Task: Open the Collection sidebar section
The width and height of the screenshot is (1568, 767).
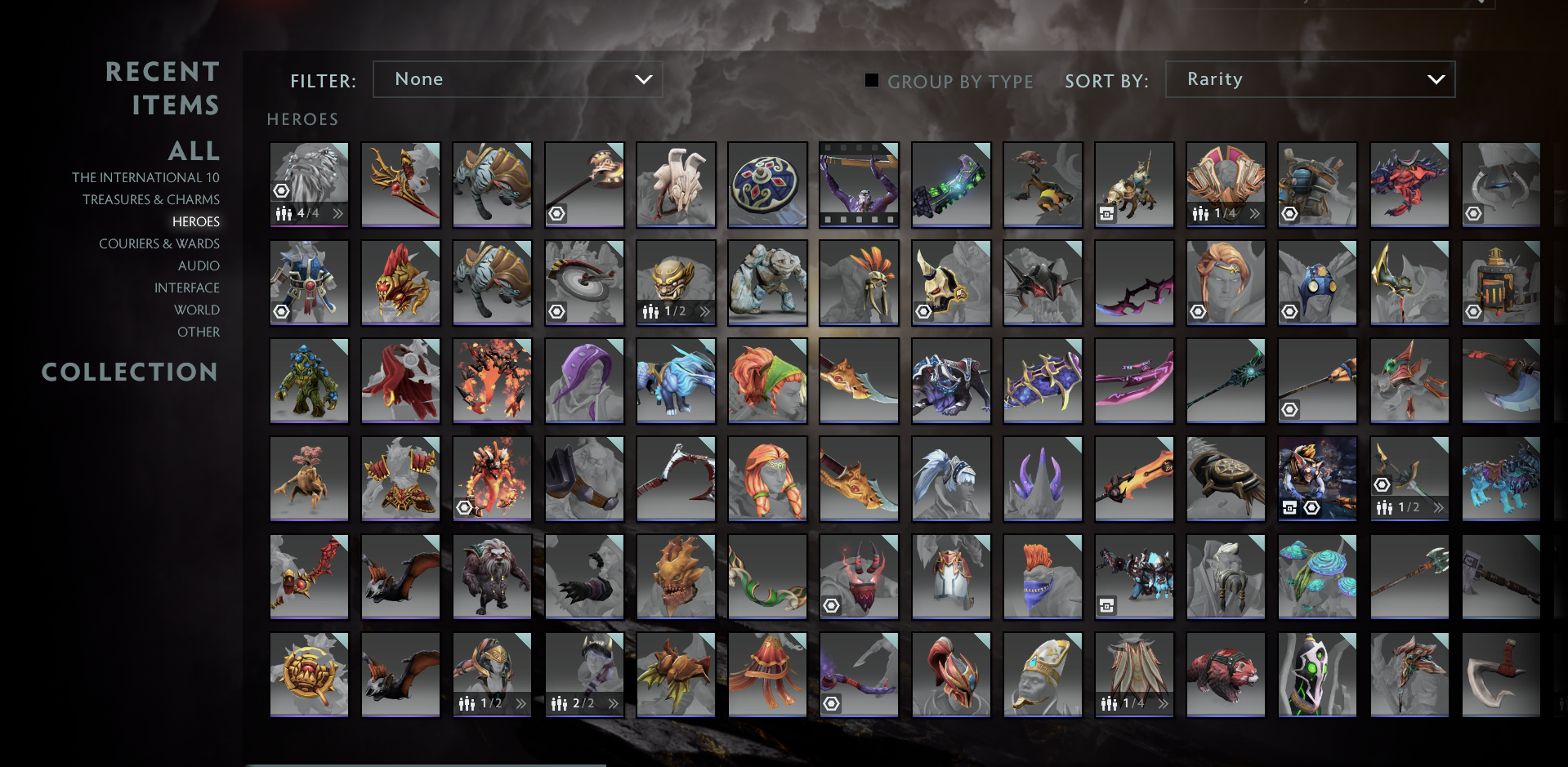Action: [131, 372]
